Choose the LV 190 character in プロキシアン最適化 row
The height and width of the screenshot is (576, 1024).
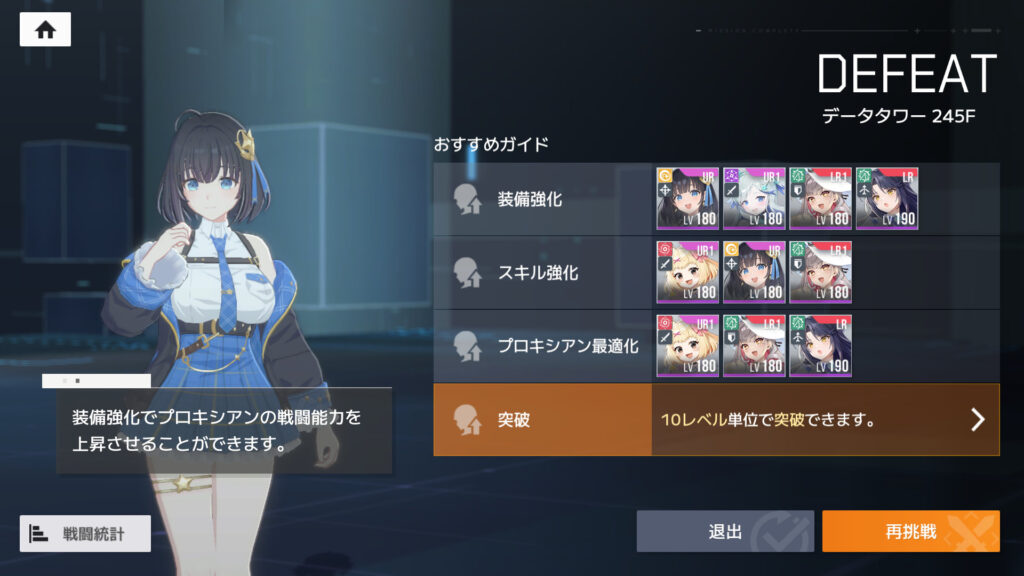pyautogui.click(x=820, y=346)
